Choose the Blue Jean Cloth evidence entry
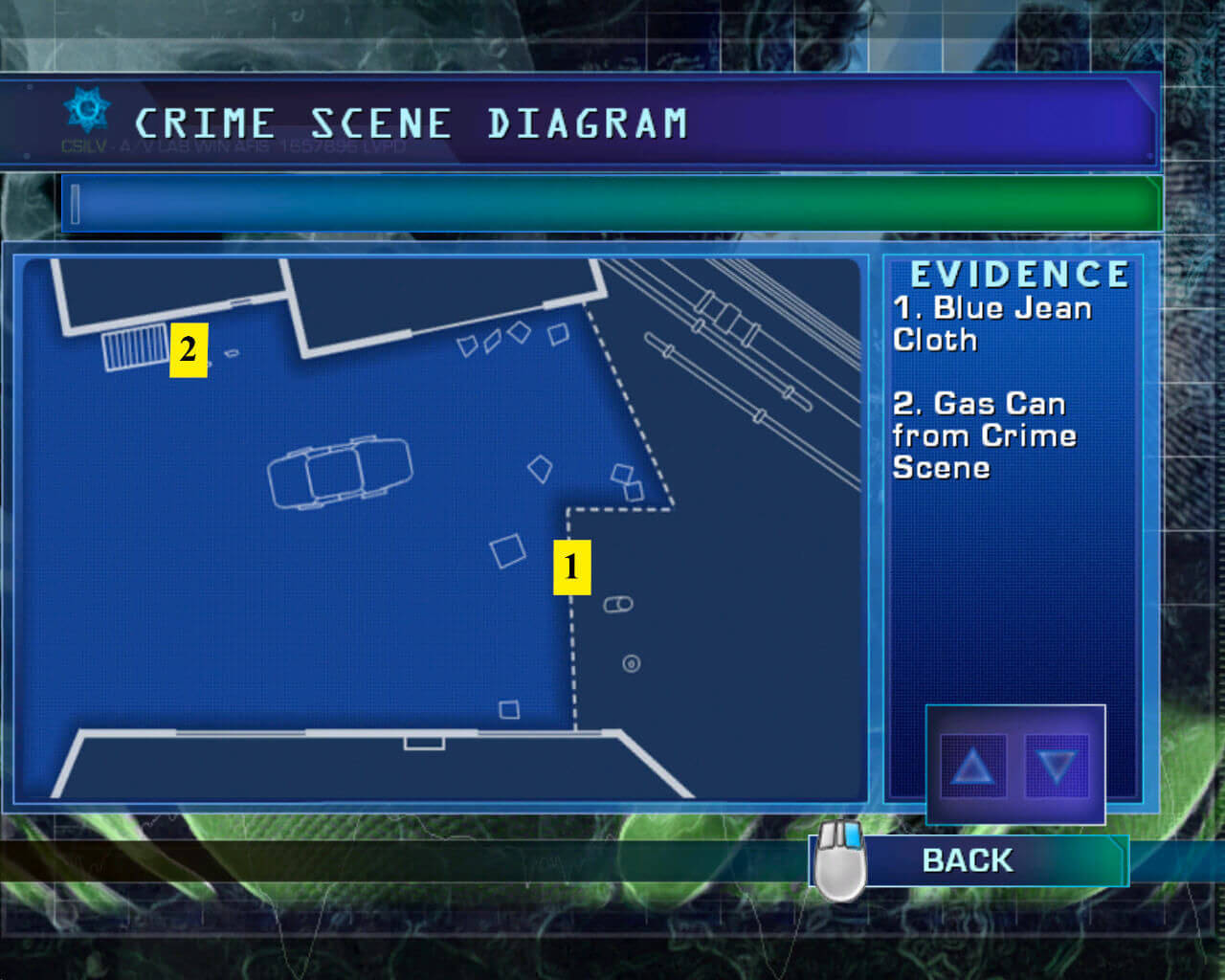The image size is (1225, 980). point(991,323)
